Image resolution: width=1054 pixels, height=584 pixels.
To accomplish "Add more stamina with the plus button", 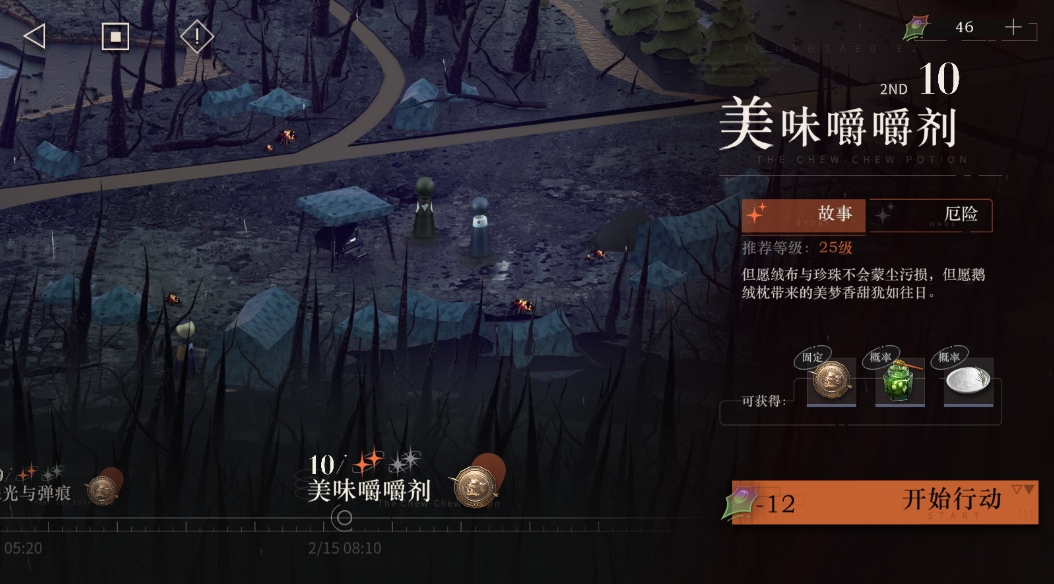I will [1013, 28].
